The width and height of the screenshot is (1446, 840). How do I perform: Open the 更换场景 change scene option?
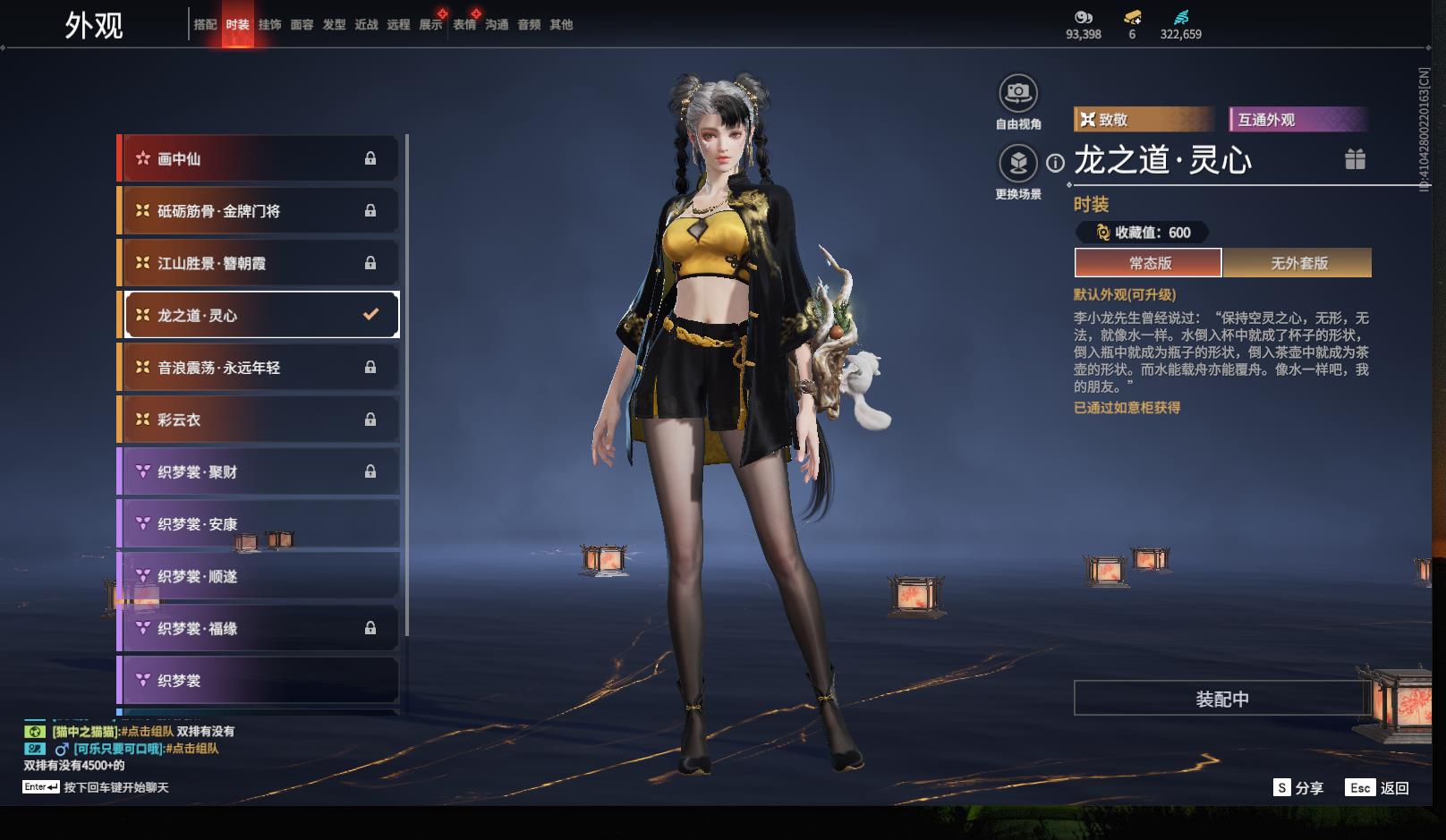1018,164
